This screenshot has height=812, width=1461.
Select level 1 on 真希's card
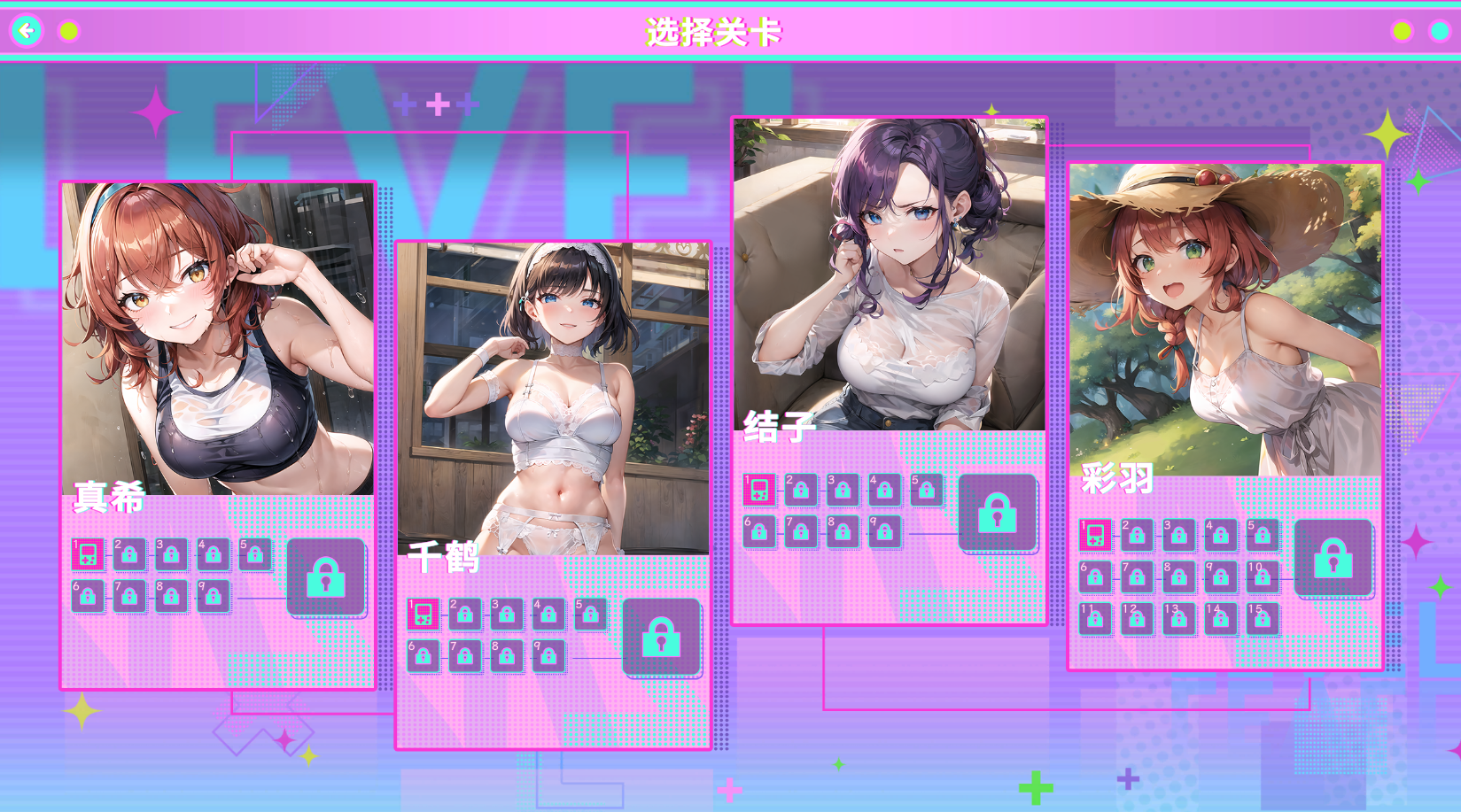[x=87, y=555]
